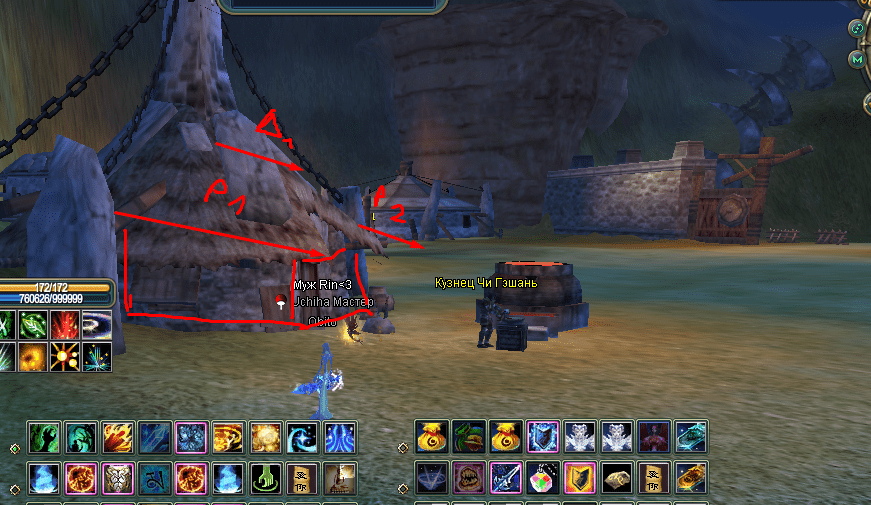Select the blue rune glyph skill
Viewport: 871px width, 505px height.
(155, 478)
